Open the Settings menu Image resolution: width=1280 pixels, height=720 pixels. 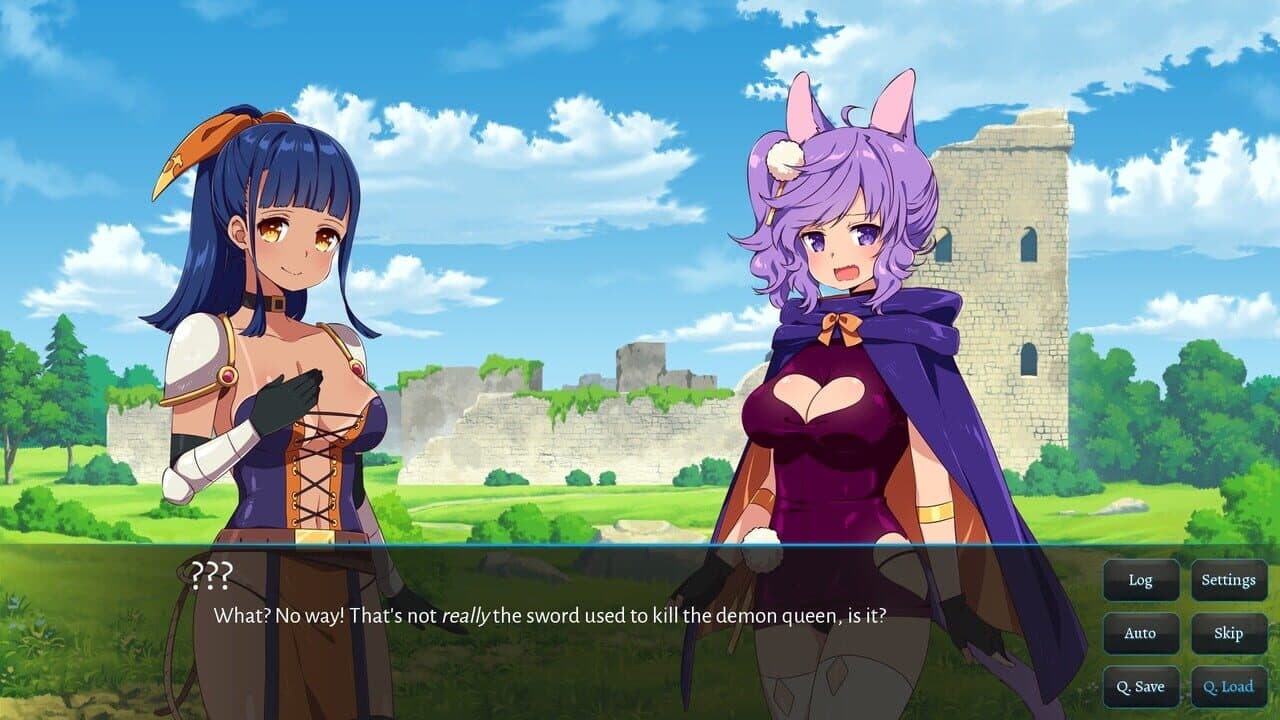click(x=1228, y=579)
